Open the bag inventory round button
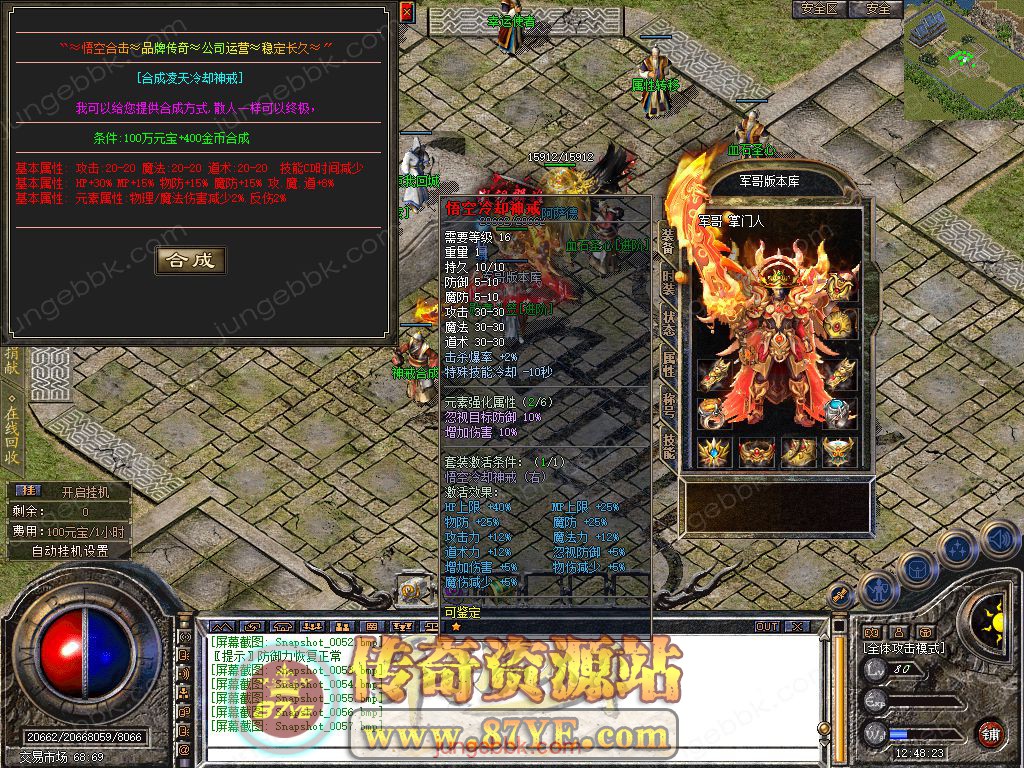The image size is (1024, 768). click(915, 567)
